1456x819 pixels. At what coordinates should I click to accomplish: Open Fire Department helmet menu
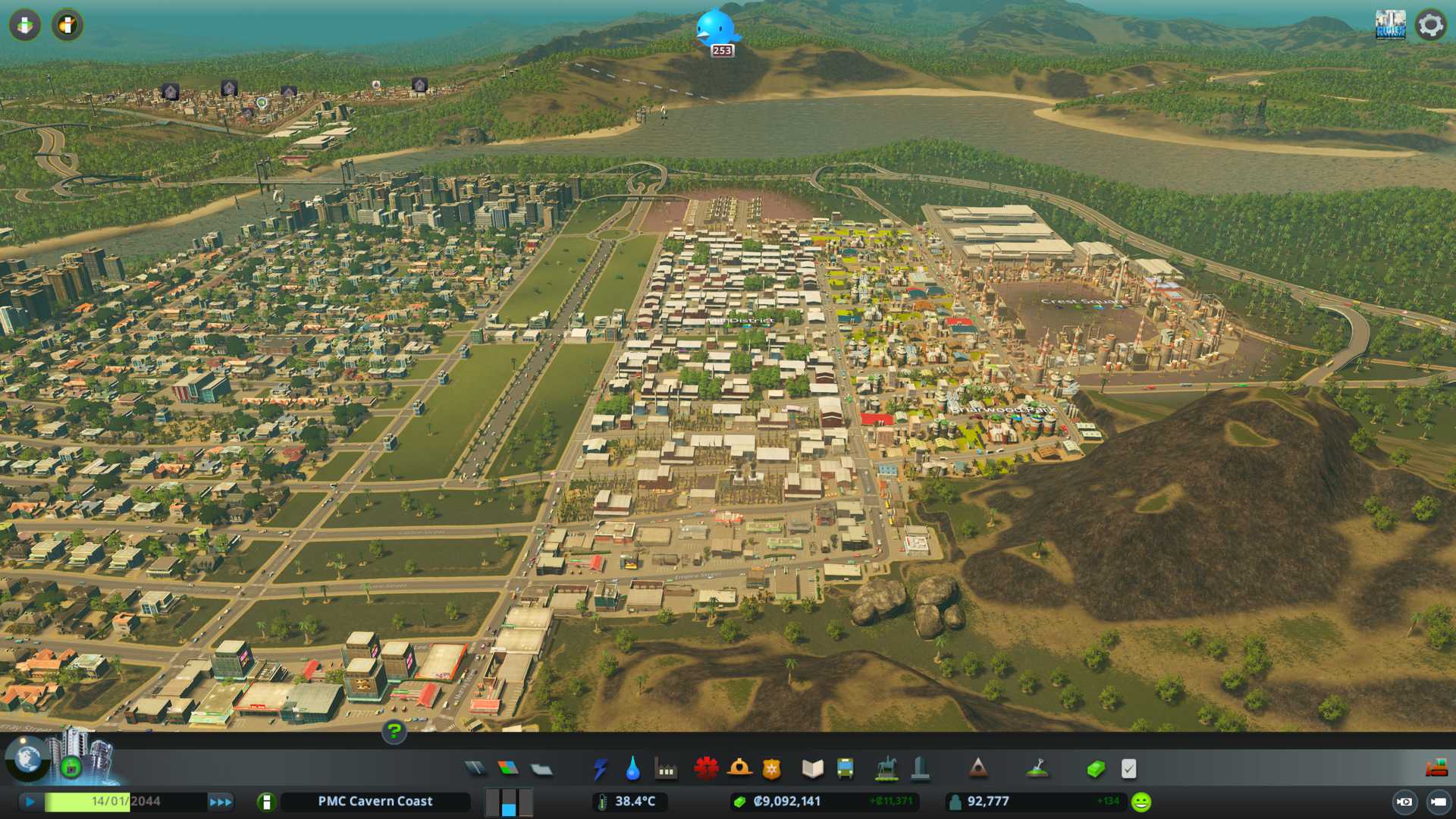(739, 769)
